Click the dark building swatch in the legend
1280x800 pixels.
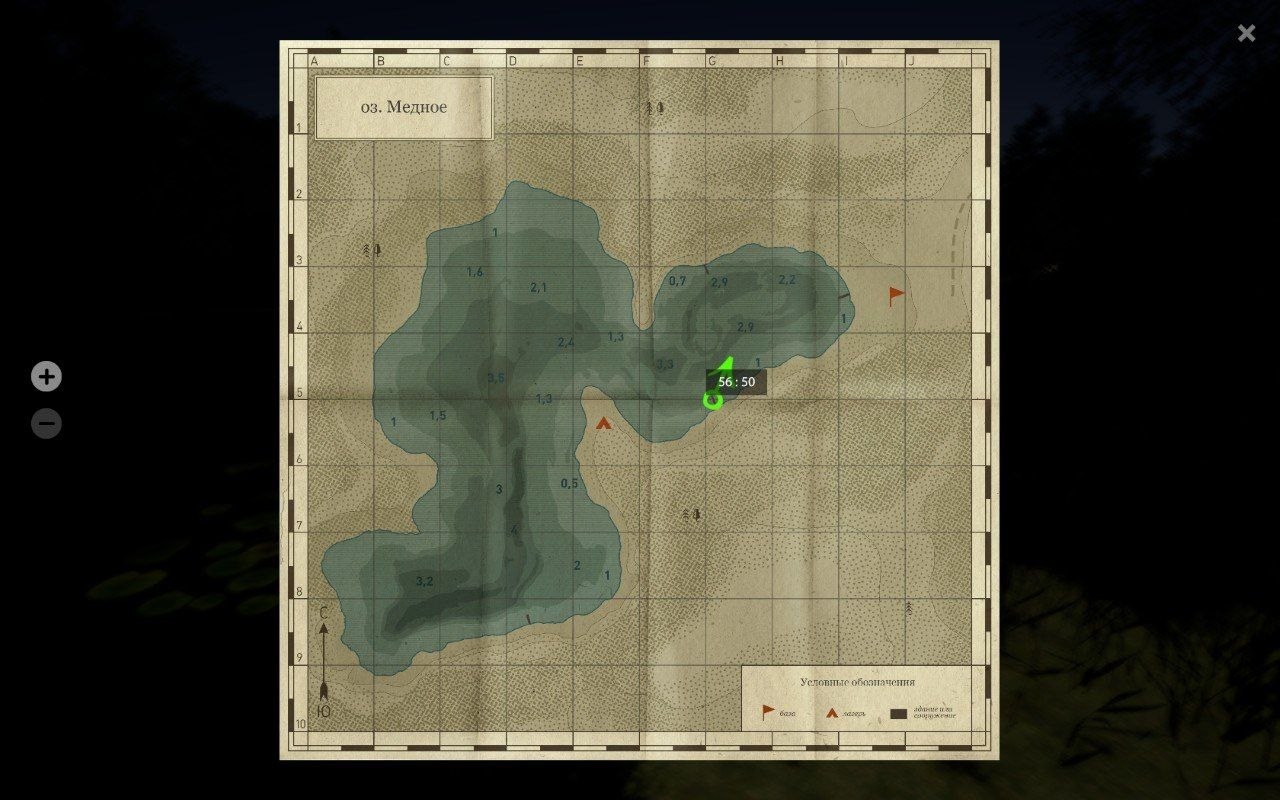[x=896, y=712]
